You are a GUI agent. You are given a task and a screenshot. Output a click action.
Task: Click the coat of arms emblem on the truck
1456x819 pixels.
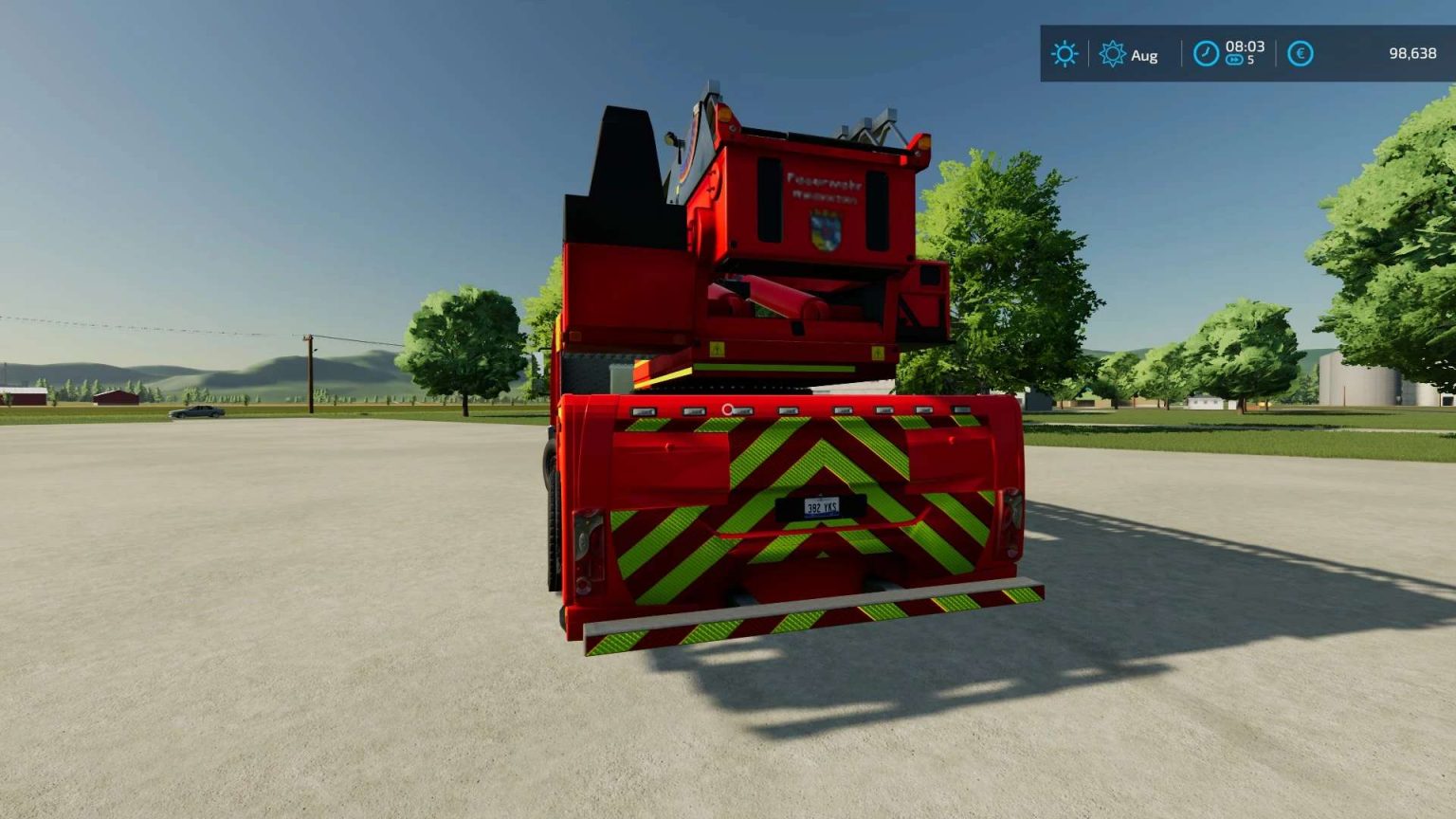pos(826,230)
